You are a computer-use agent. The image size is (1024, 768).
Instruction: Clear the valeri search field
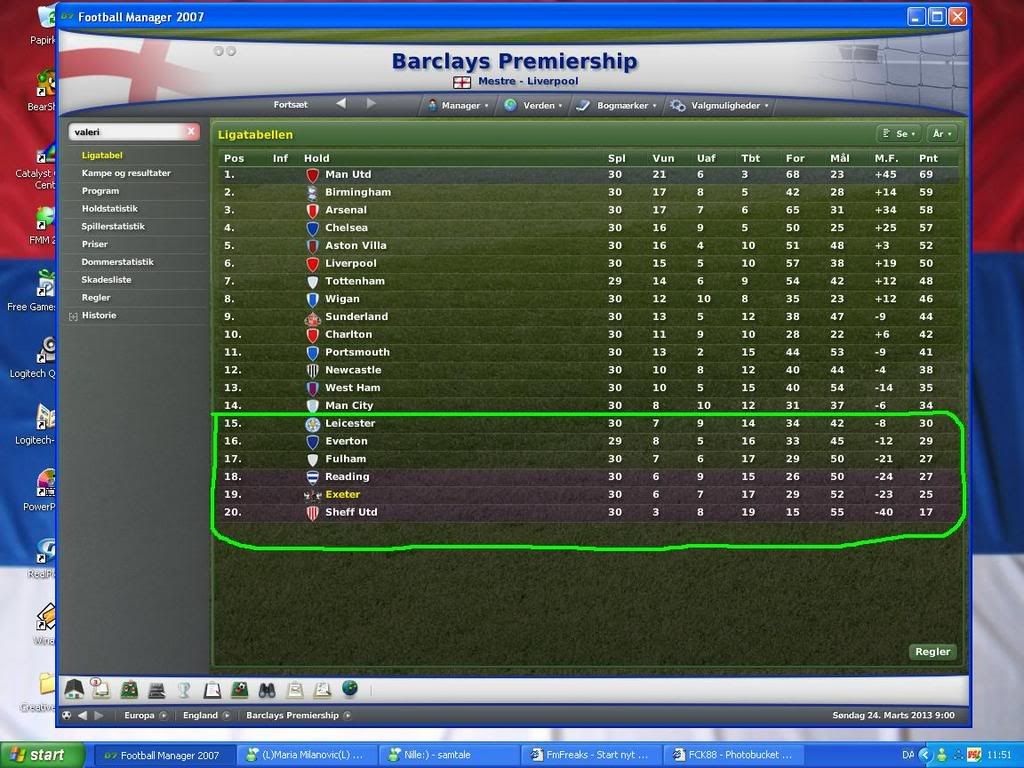pyautogui.click(x=192, y=132)
